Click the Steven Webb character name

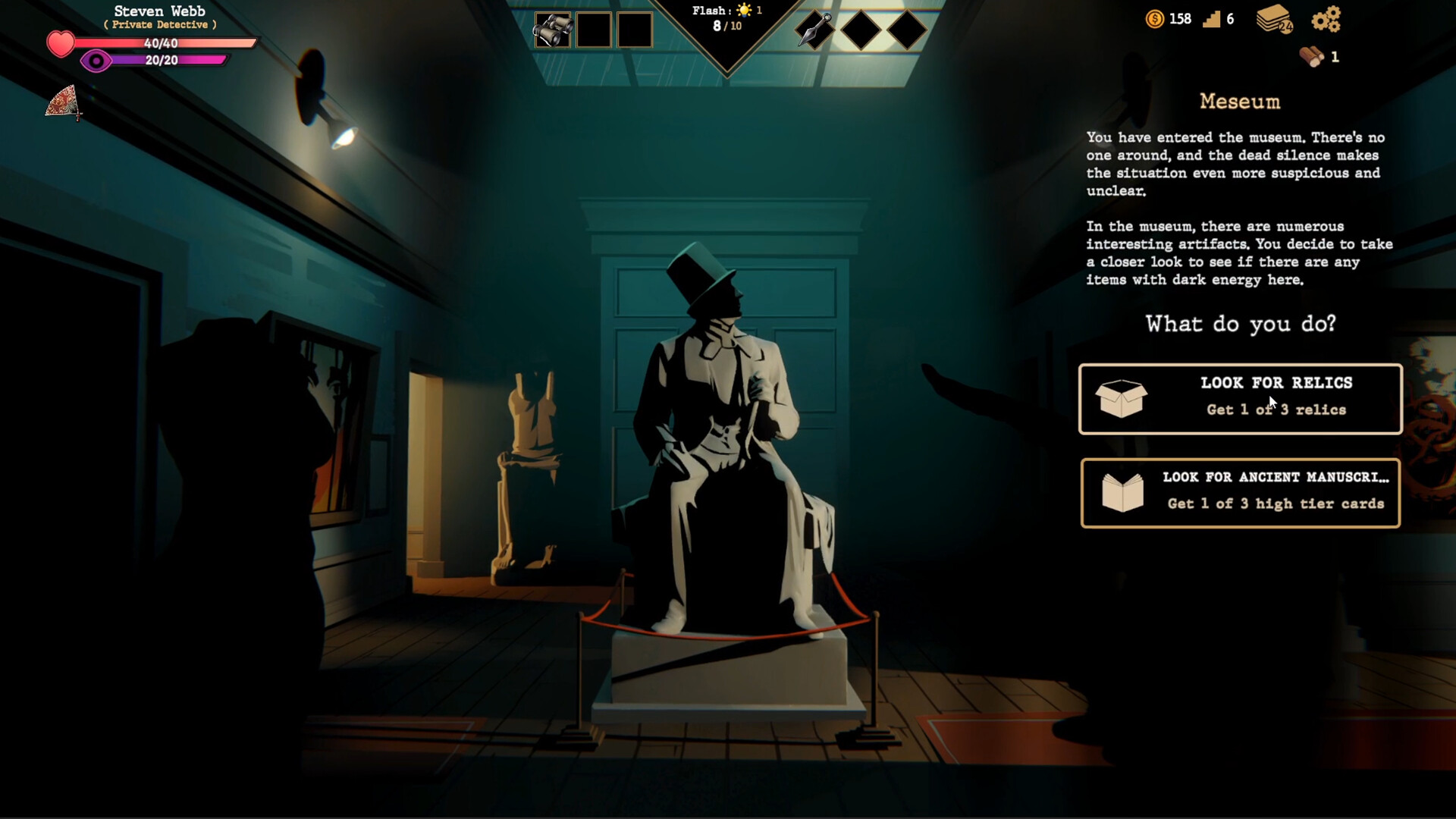[x=159, y=11]
